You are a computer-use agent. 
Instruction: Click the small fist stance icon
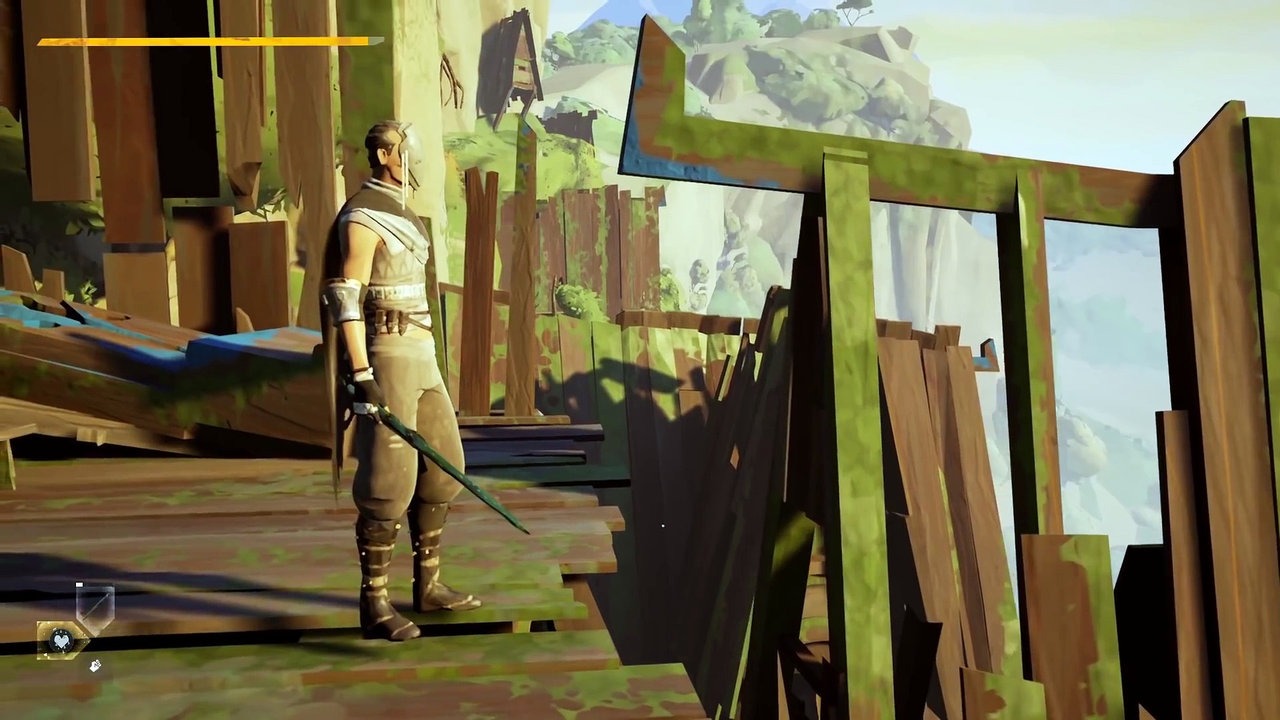[95, 665]
